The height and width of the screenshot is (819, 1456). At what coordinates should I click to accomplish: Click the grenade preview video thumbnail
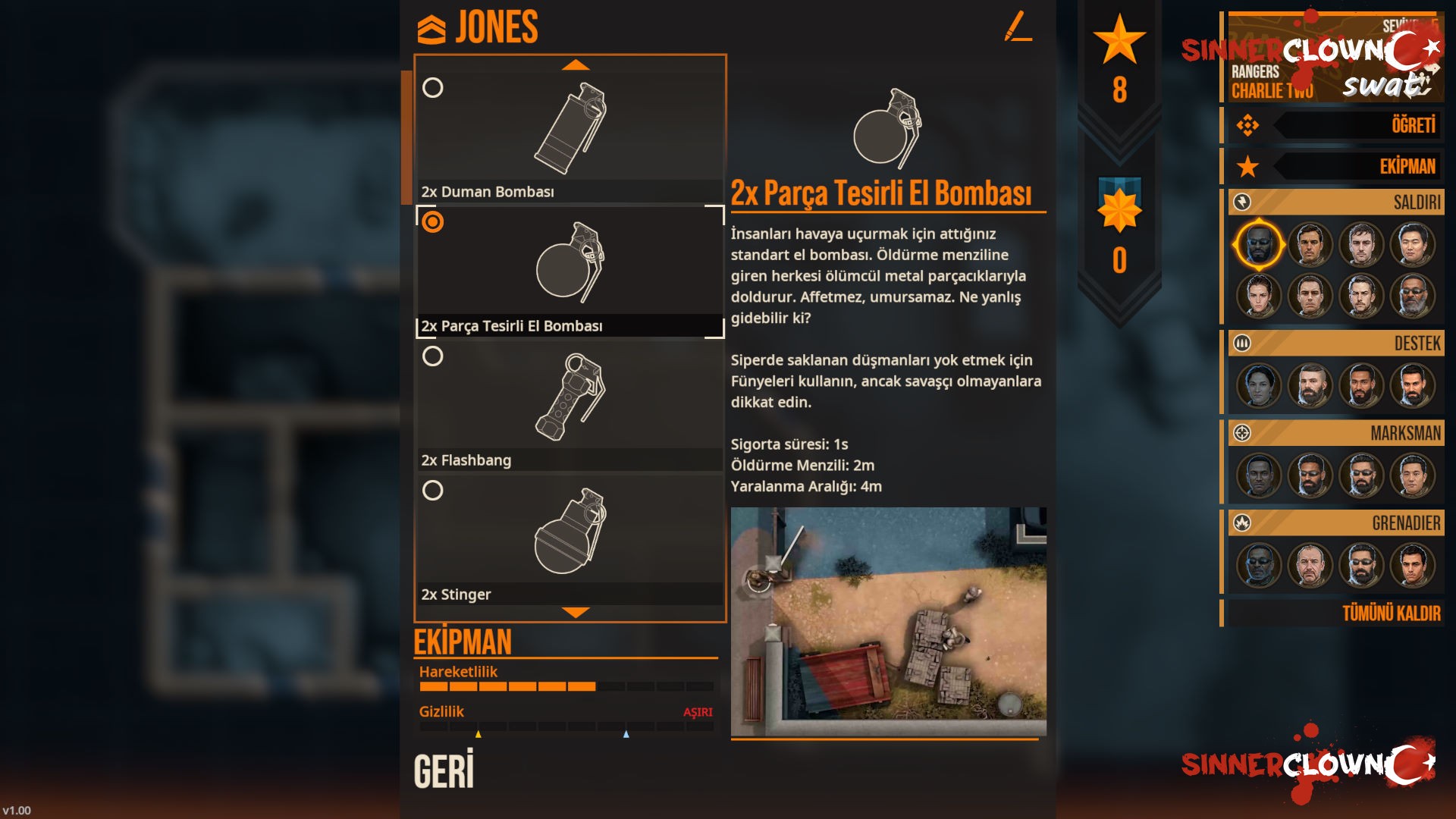click(x=888, y=622)
